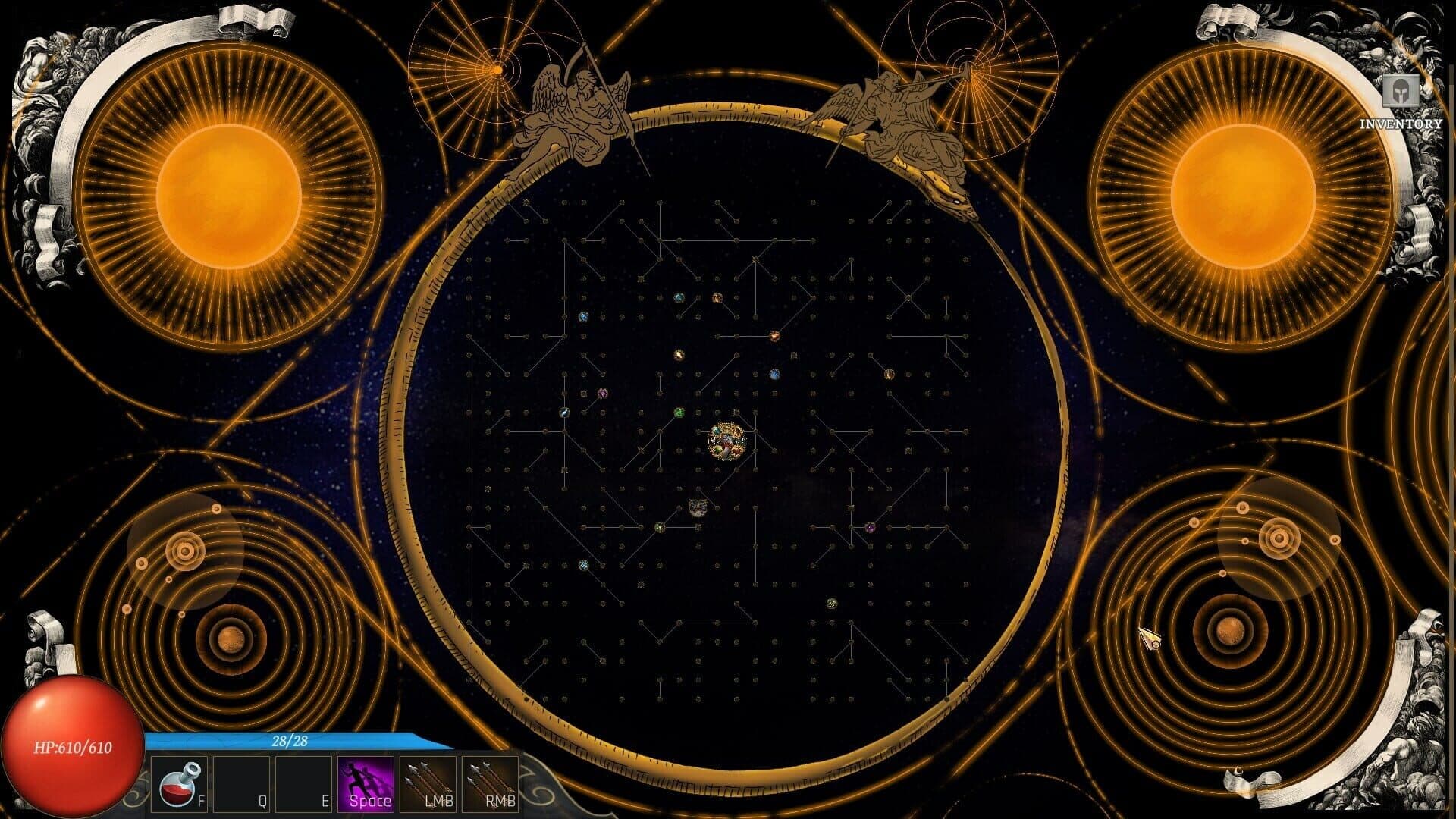Select the pink gem node on the left side

click(x=602, y=393)
